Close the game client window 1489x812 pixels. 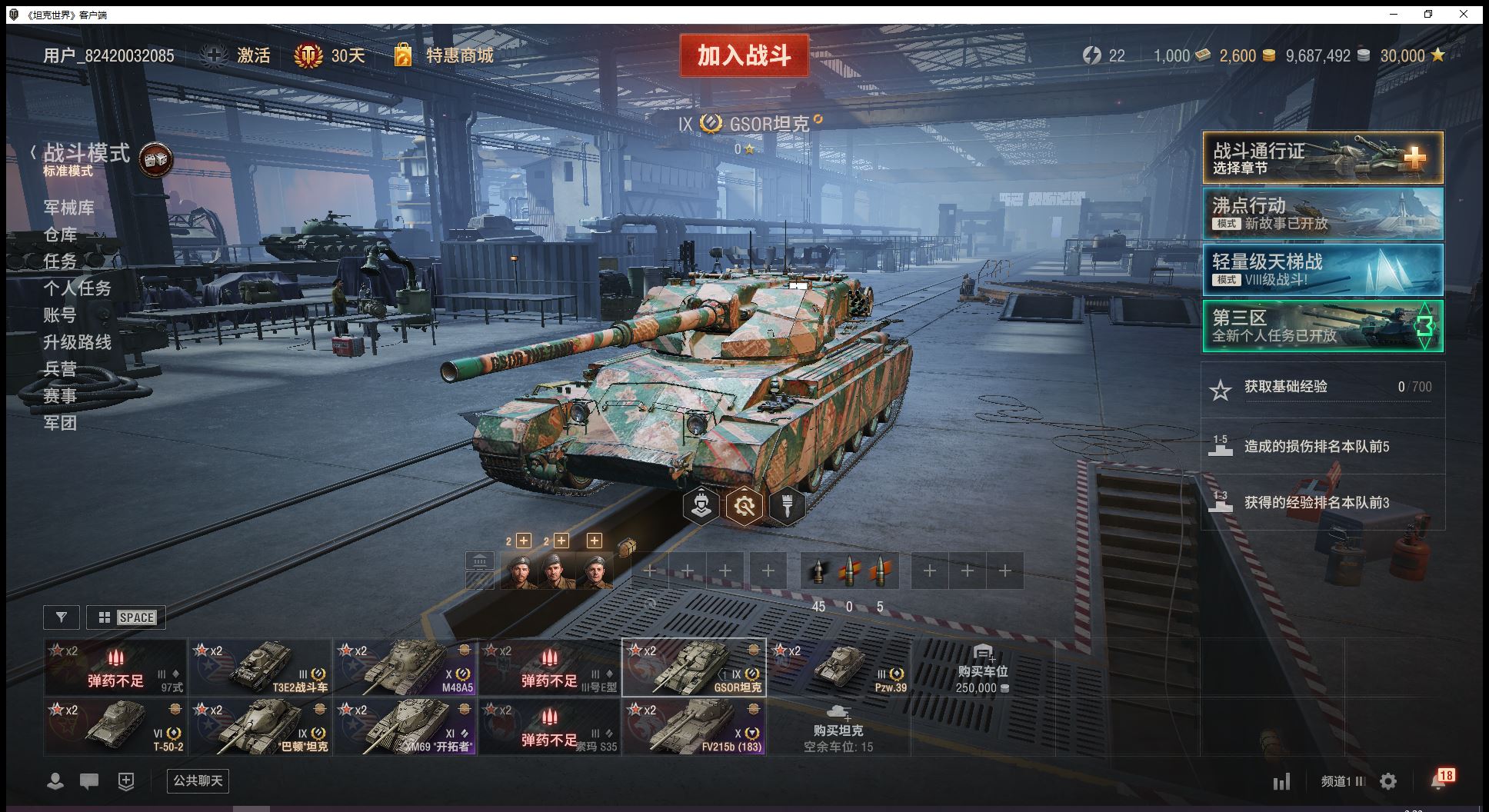1464,15
